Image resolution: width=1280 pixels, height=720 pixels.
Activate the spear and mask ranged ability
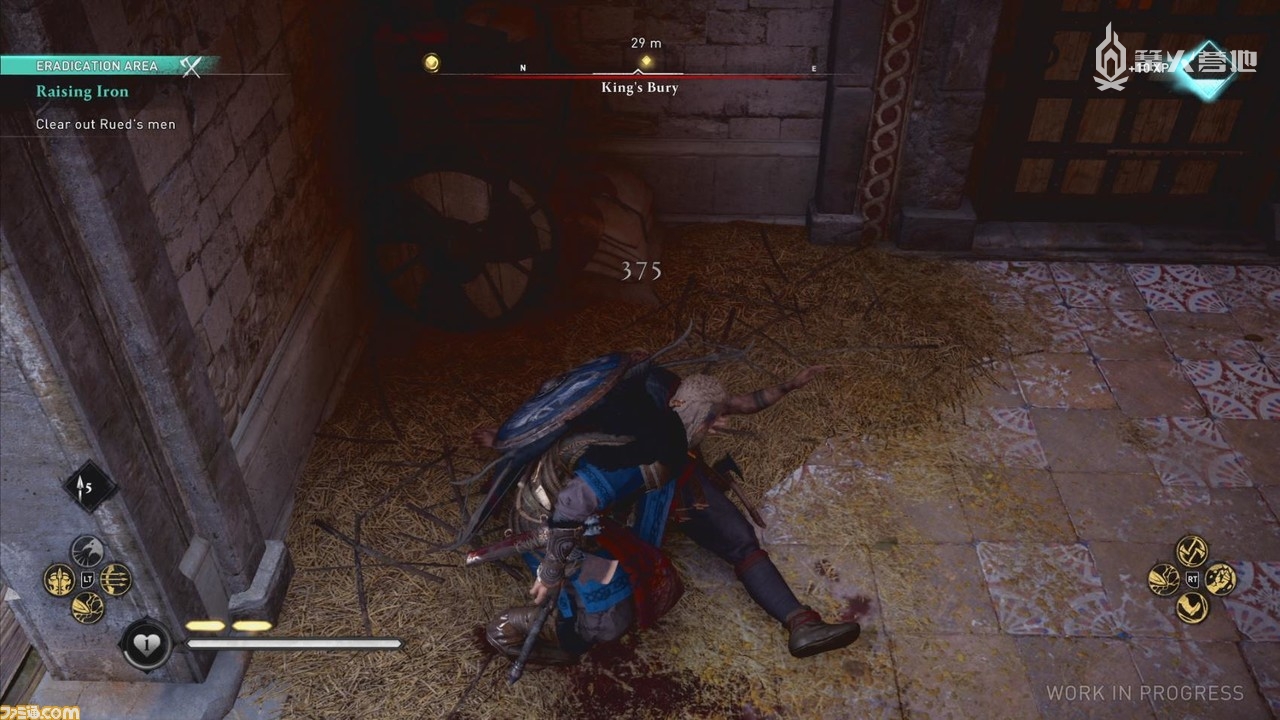pyautogui.click(x=59, y=580)
